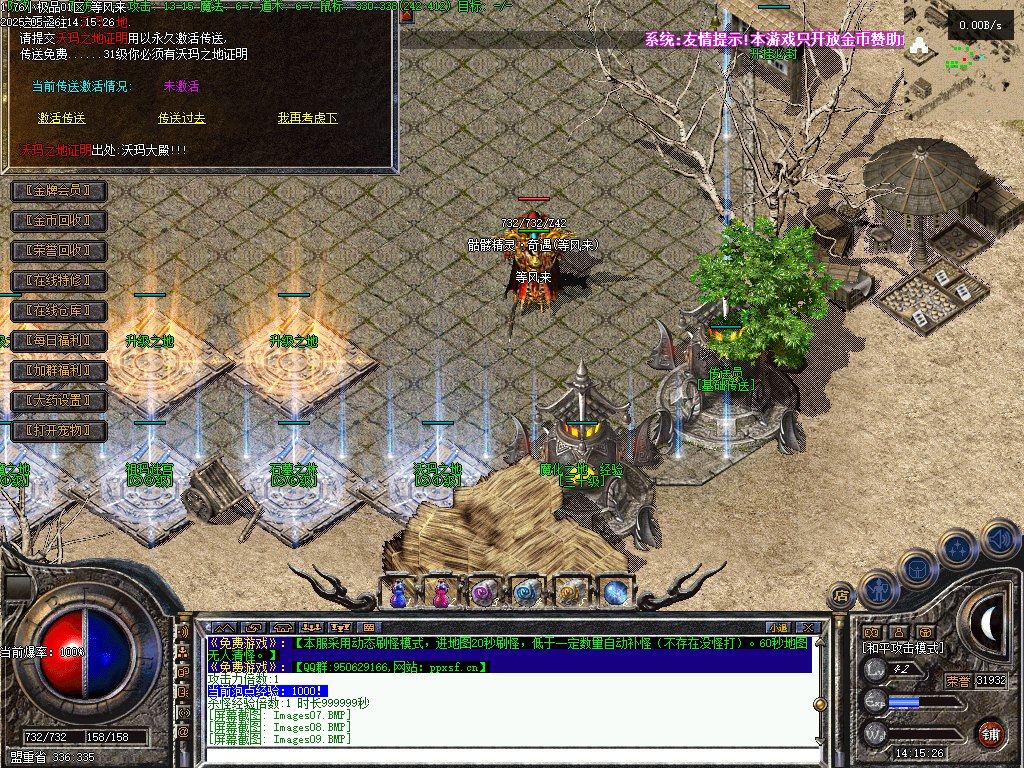1024x768 pixels.
Task: Click the 打开宠物 open pet button
Action: [x=58, y=431]
